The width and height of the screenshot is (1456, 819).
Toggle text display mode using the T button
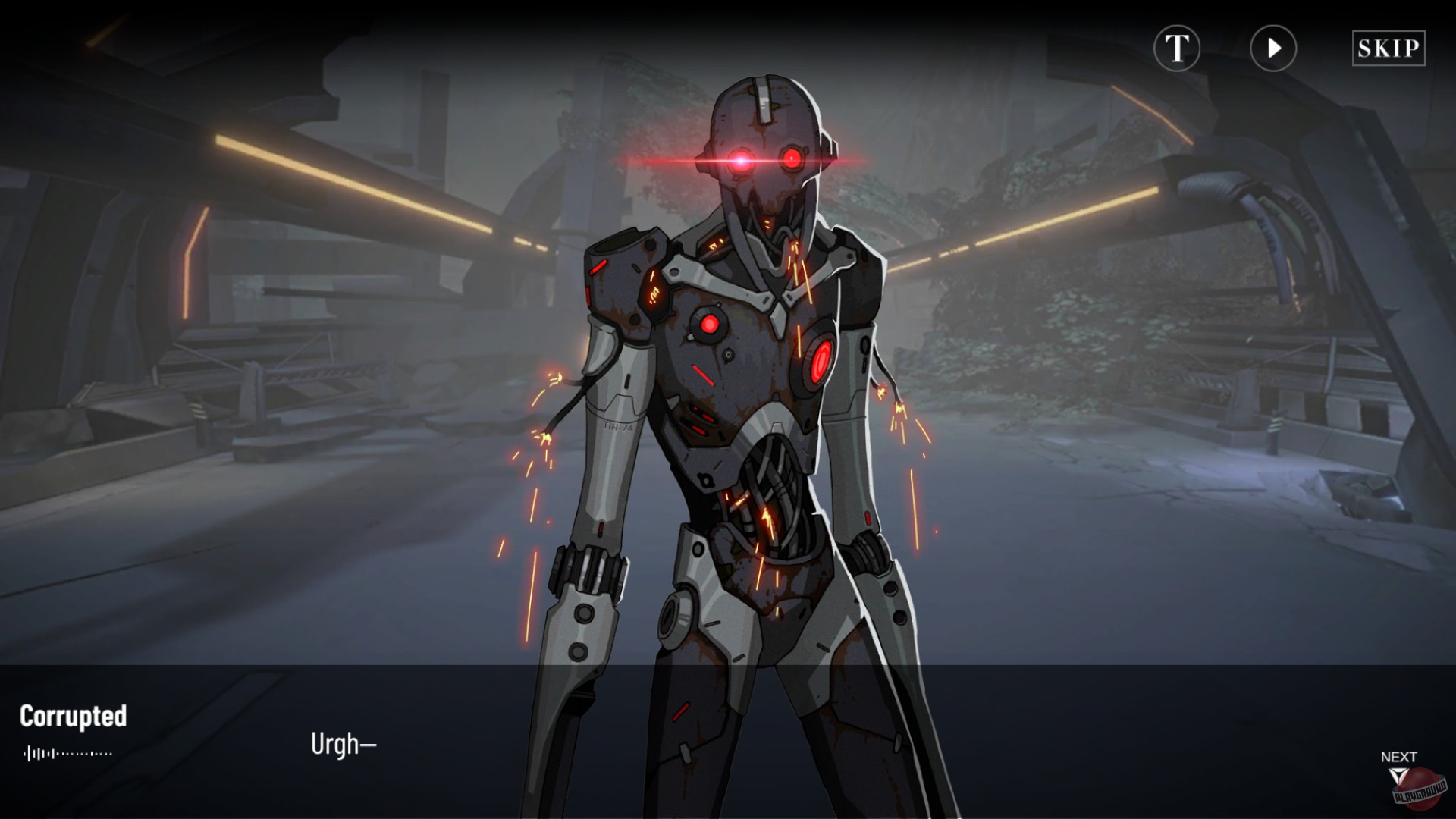pos(1177,49)
